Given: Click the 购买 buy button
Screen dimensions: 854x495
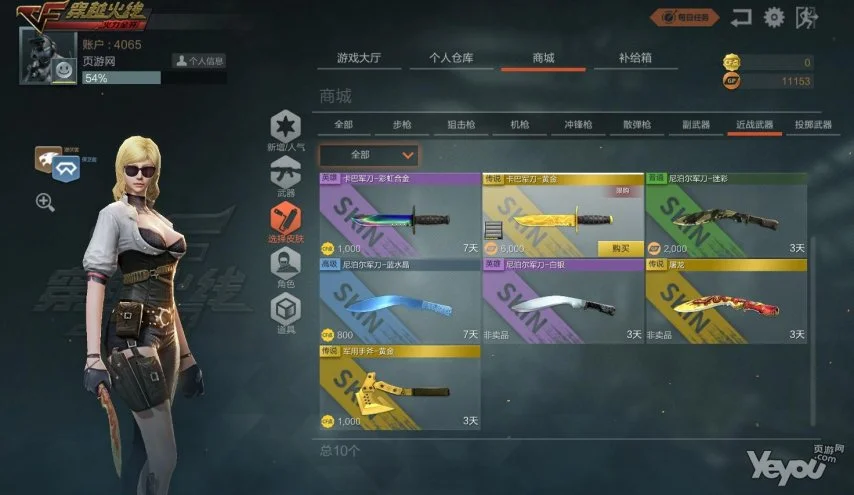Looking at the screenshot, I should coord(620,248).
